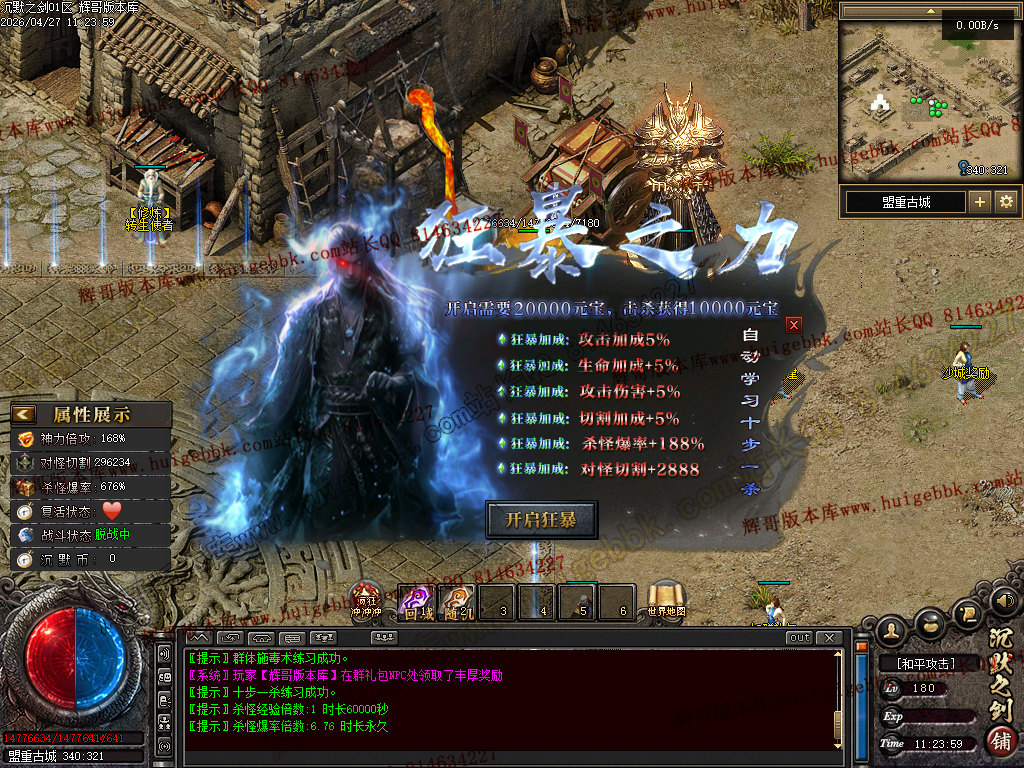Screen dimensions: 1024x768
Task: Click the 开启狂暴 button
Action: tap(541, 520)
